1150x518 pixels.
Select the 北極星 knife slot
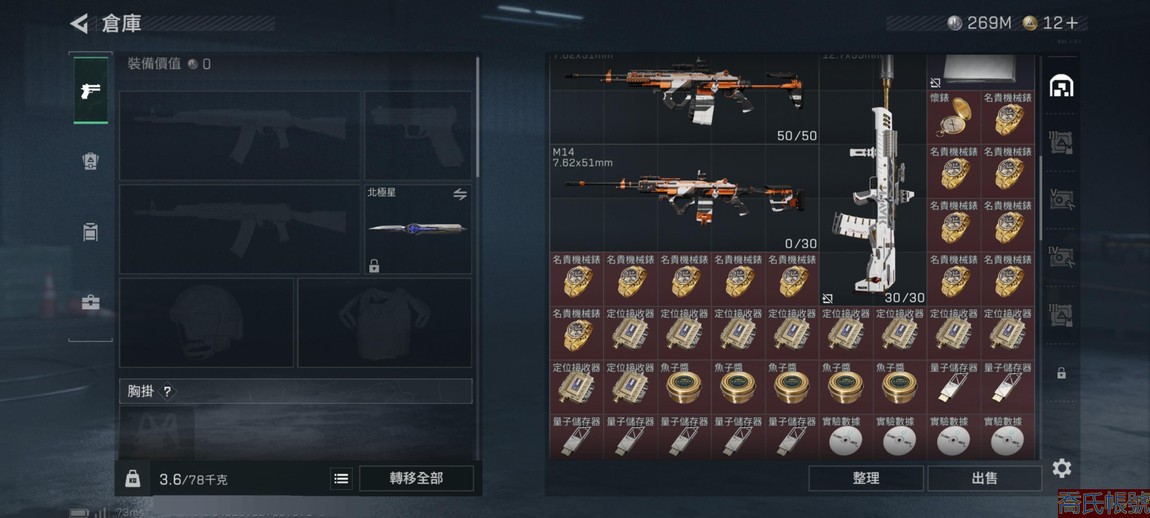click(417, 230)
